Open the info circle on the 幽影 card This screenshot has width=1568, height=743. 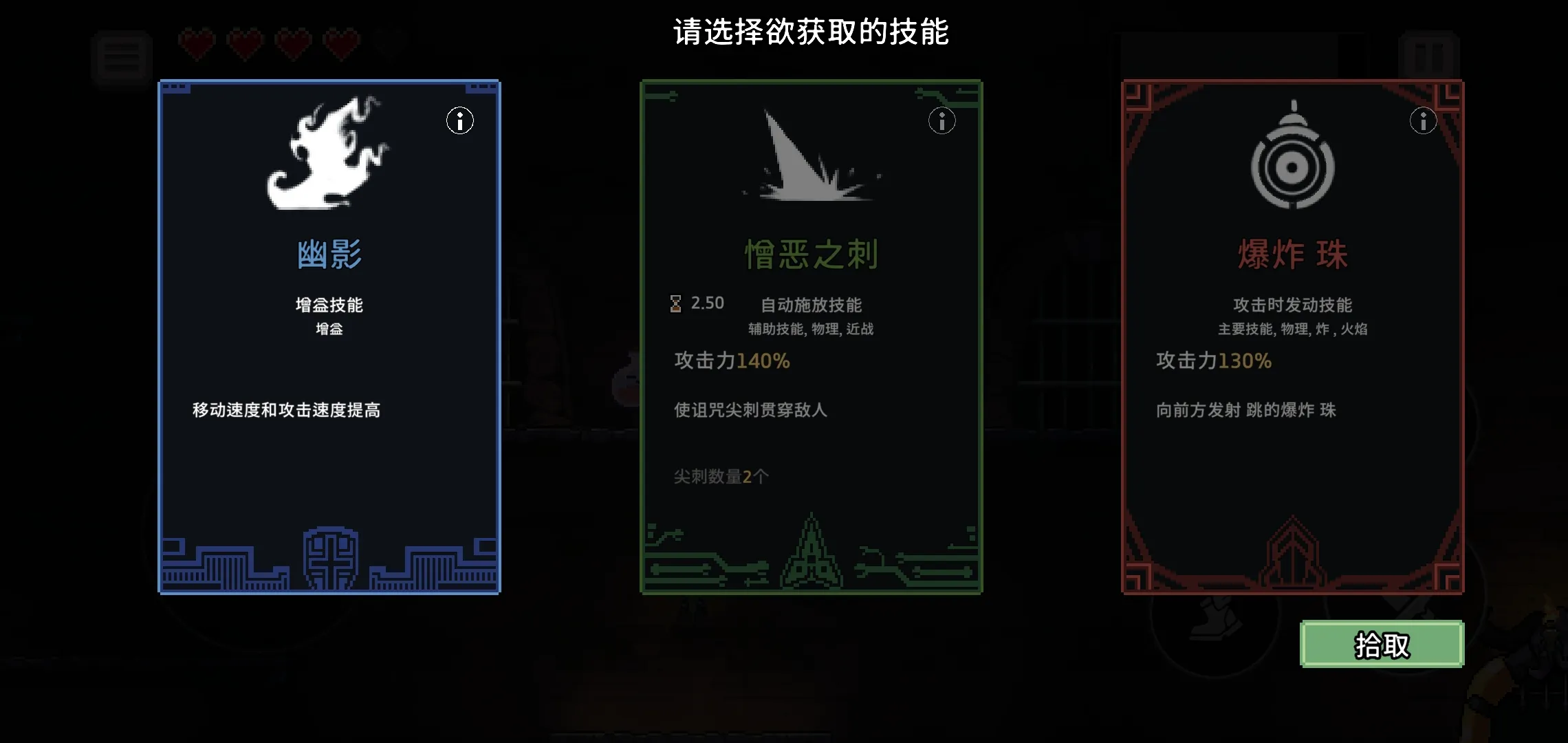pyautogui.click(x=459, y=120)
